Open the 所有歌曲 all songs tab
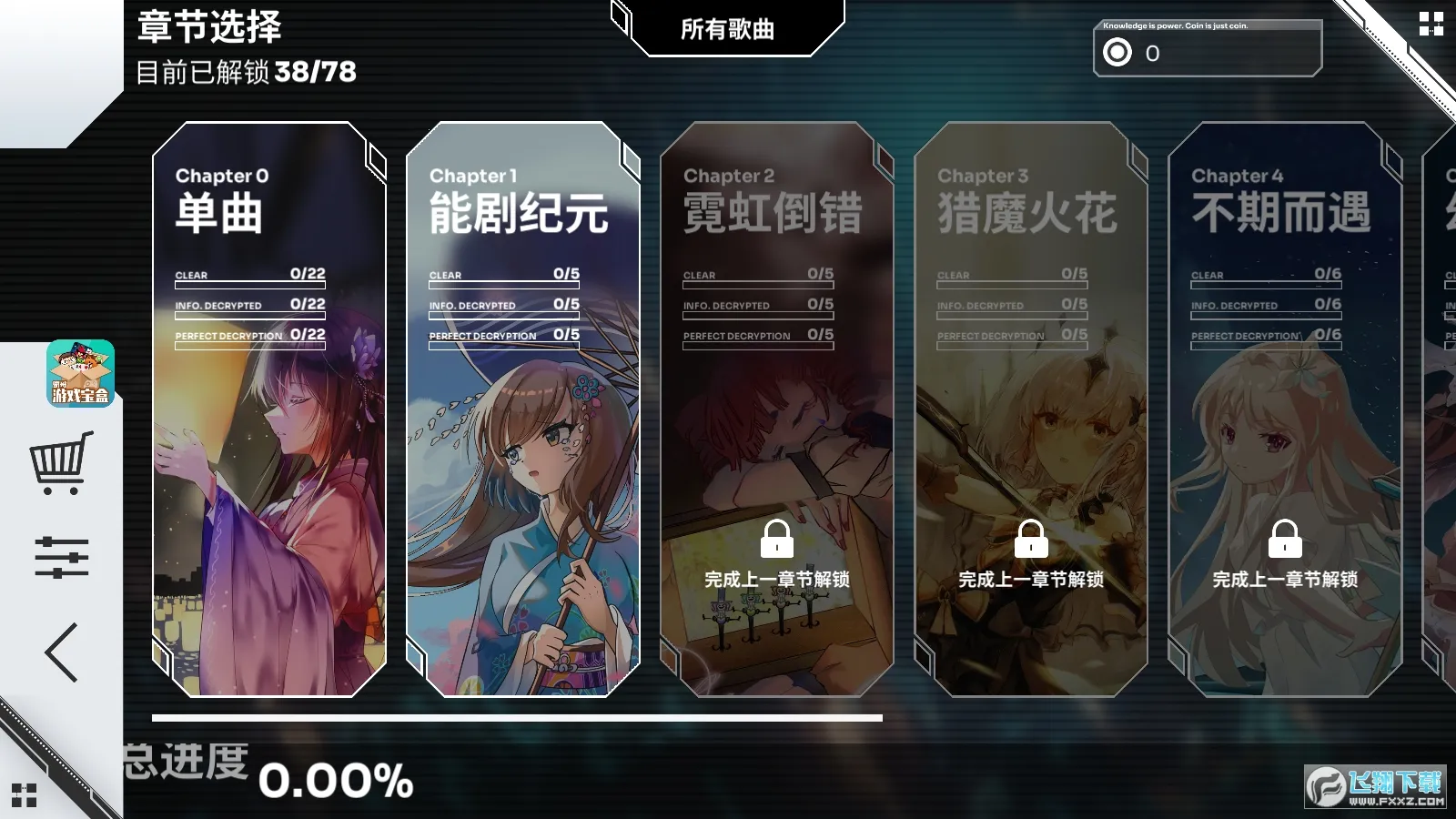Image resolution: width=1456 pixels, height=819 pixels. click(x=727, y=29)
